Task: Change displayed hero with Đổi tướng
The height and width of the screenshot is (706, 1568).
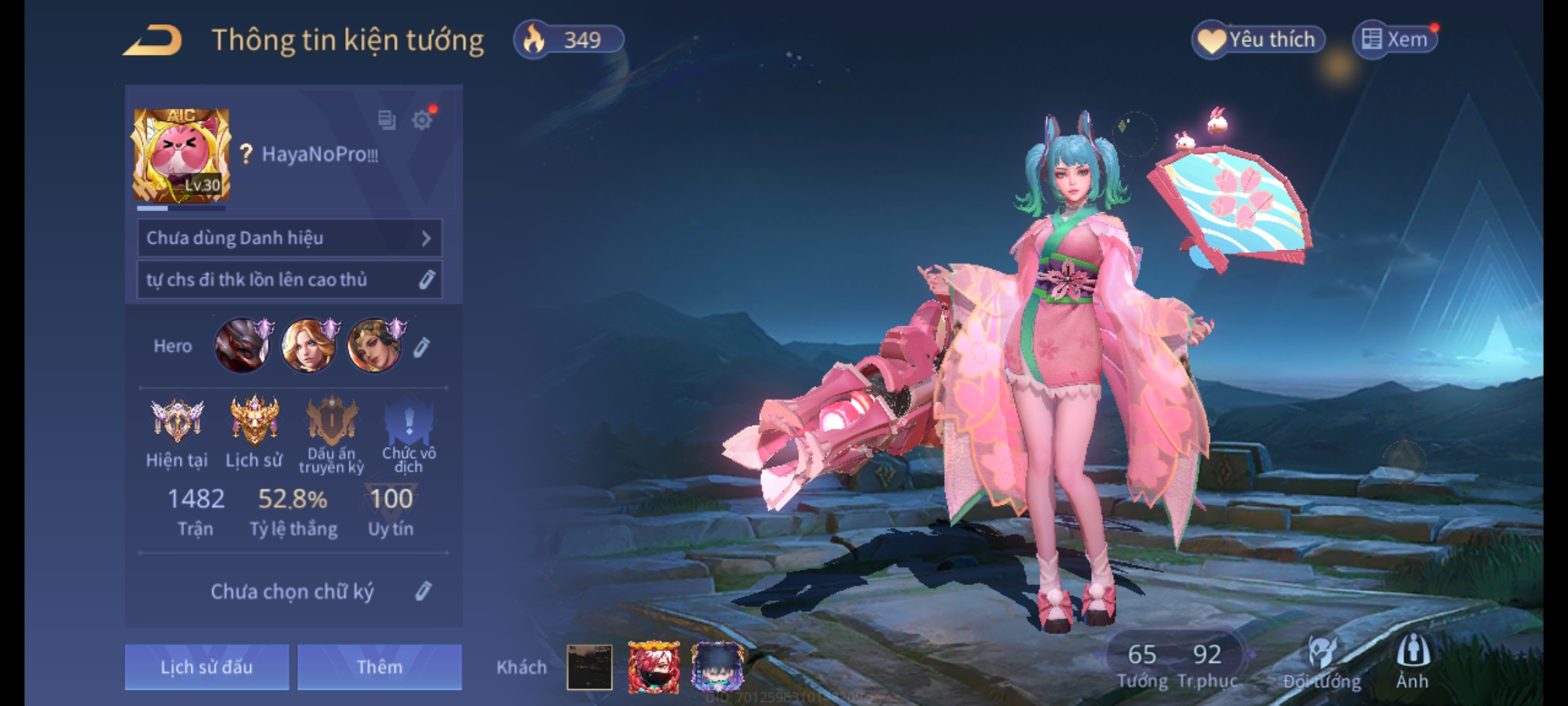Action: [1322, 662]
